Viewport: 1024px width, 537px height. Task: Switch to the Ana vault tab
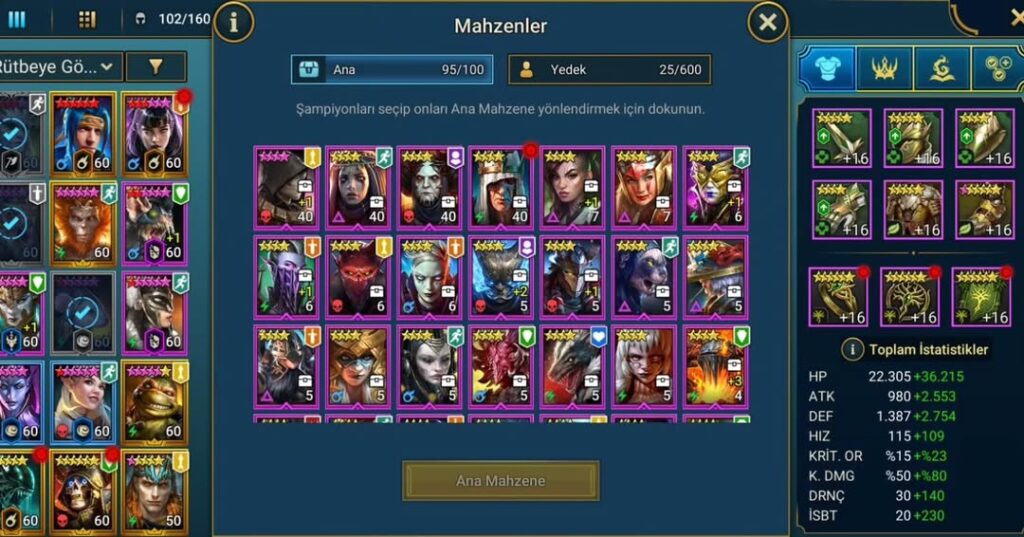pos(393,70)
